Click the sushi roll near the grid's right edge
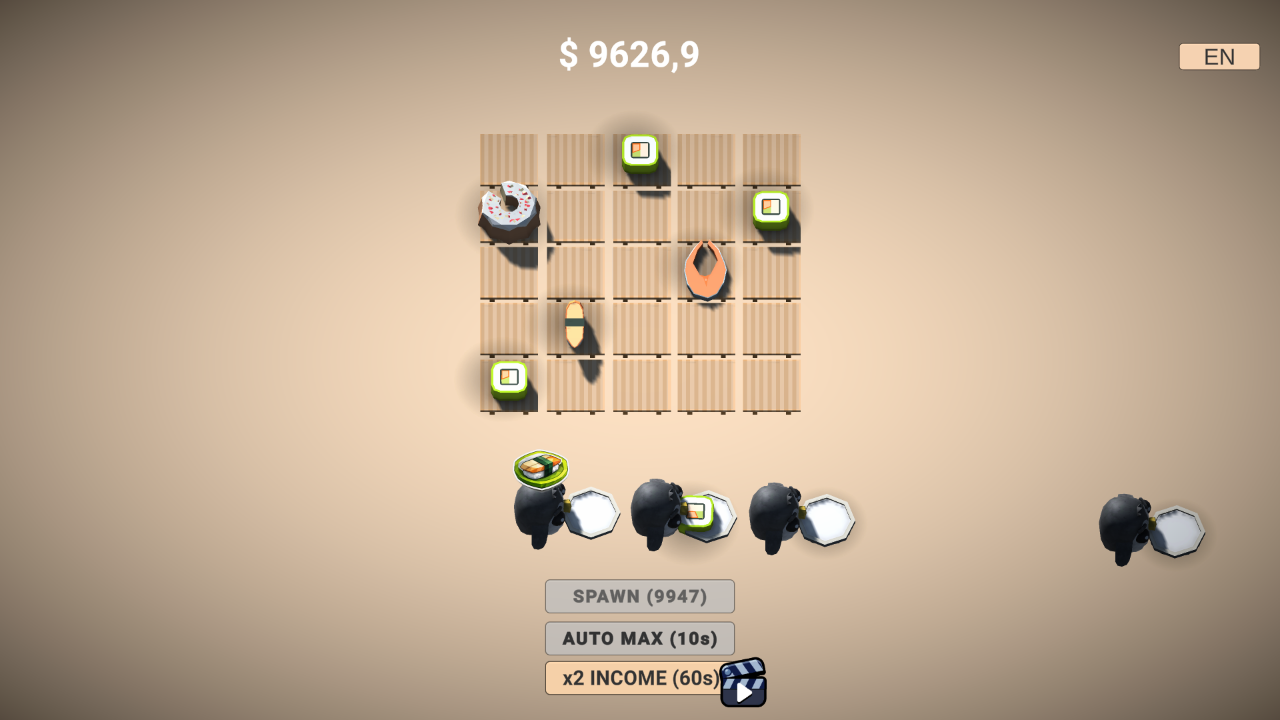Viewport: 1280px width, 720px height. (x=768, y=209)
